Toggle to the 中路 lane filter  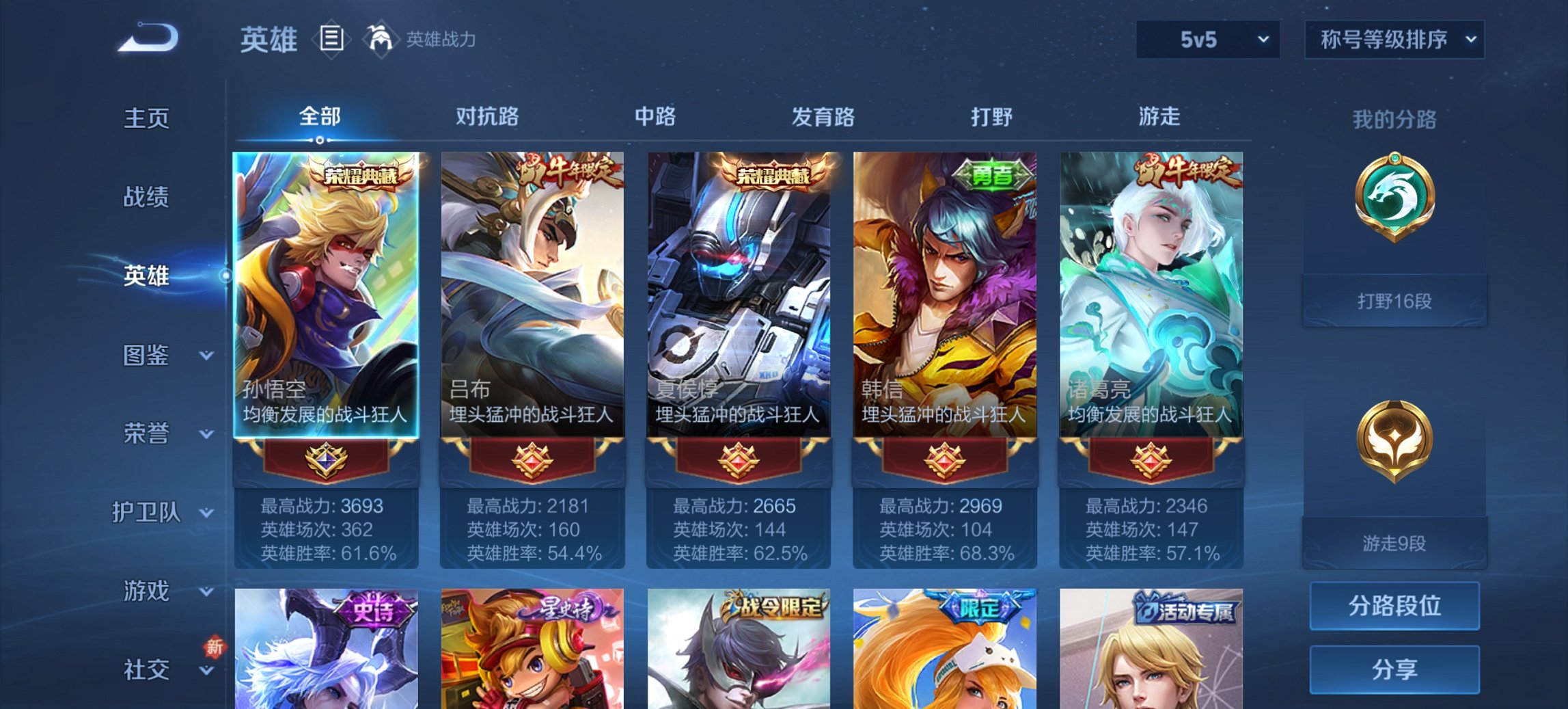[655, 116]
